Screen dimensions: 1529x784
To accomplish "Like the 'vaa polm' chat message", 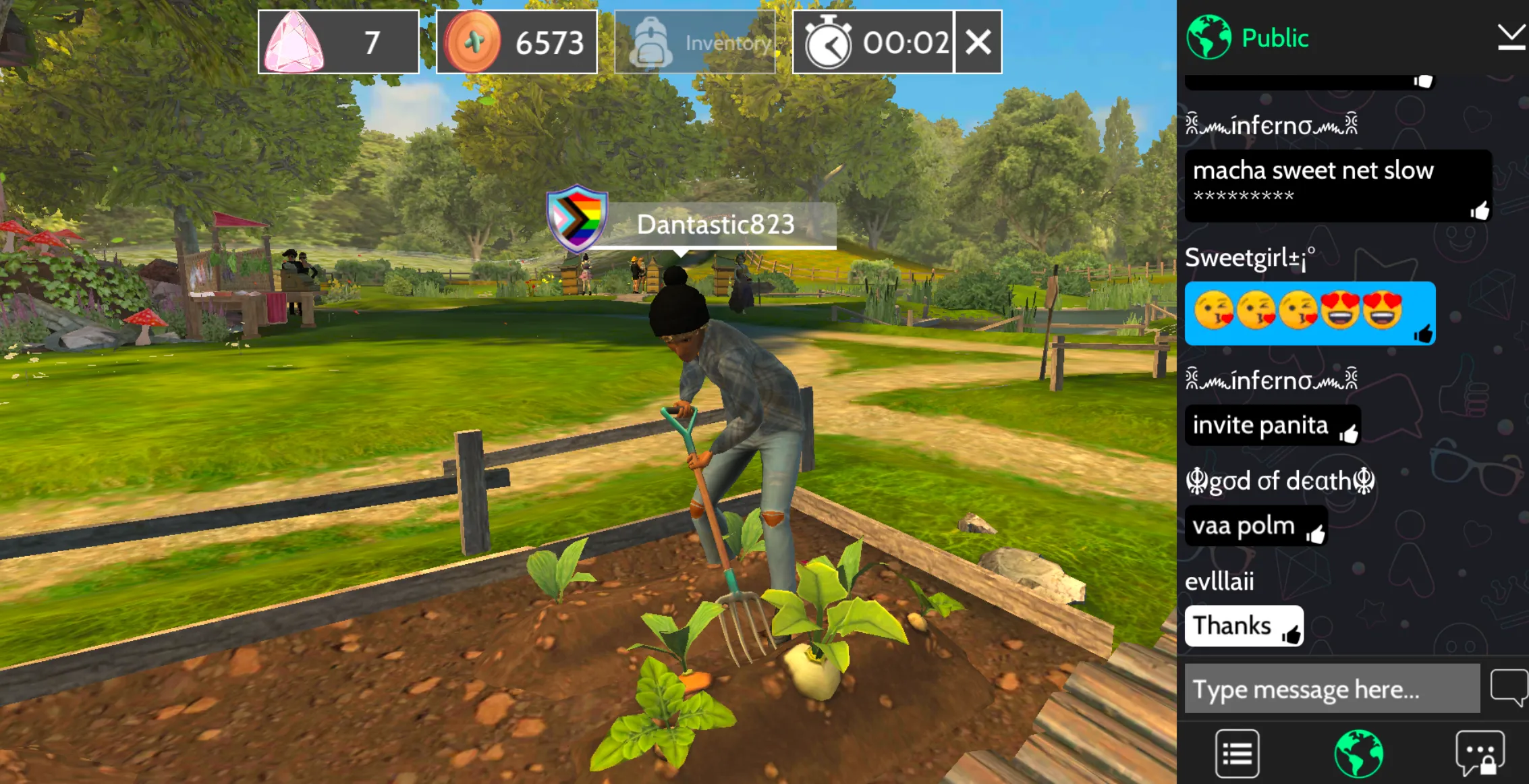I will point(1315,534).
